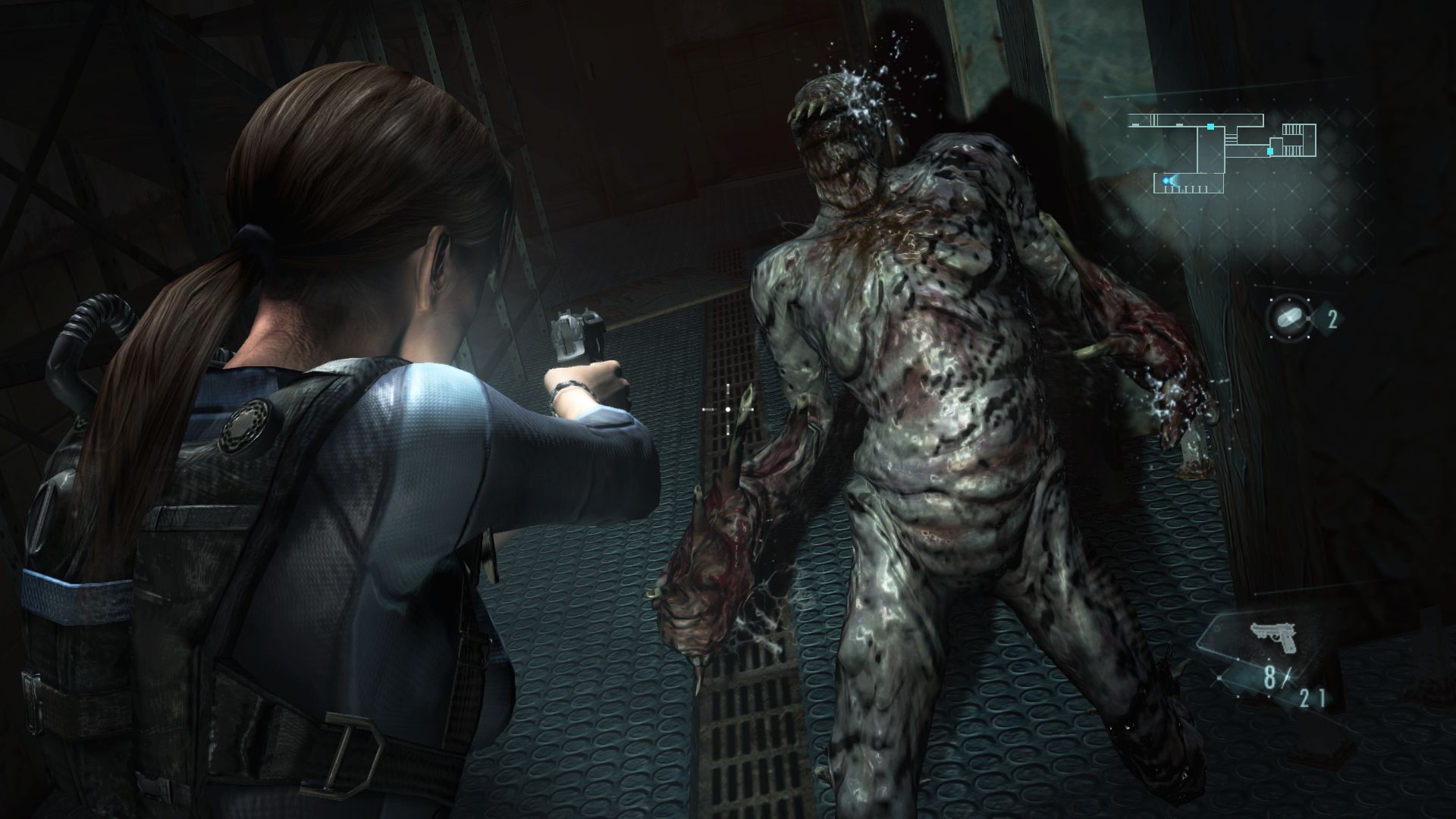Click the reserve ammo count reading 21

pos(1312,696)
